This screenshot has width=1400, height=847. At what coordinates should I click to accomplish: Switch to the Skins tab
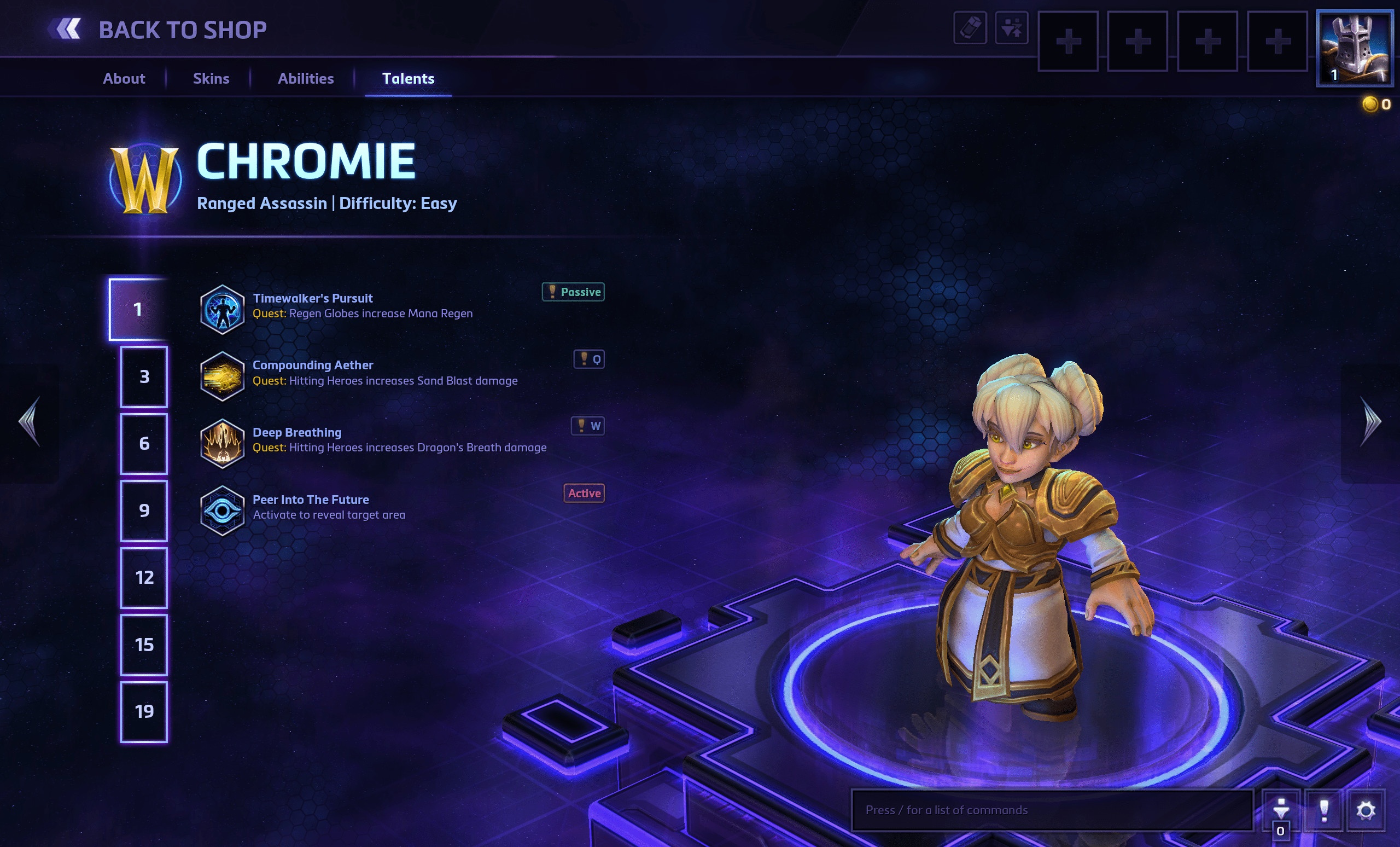pyautogui.click(x=211, y=78)
